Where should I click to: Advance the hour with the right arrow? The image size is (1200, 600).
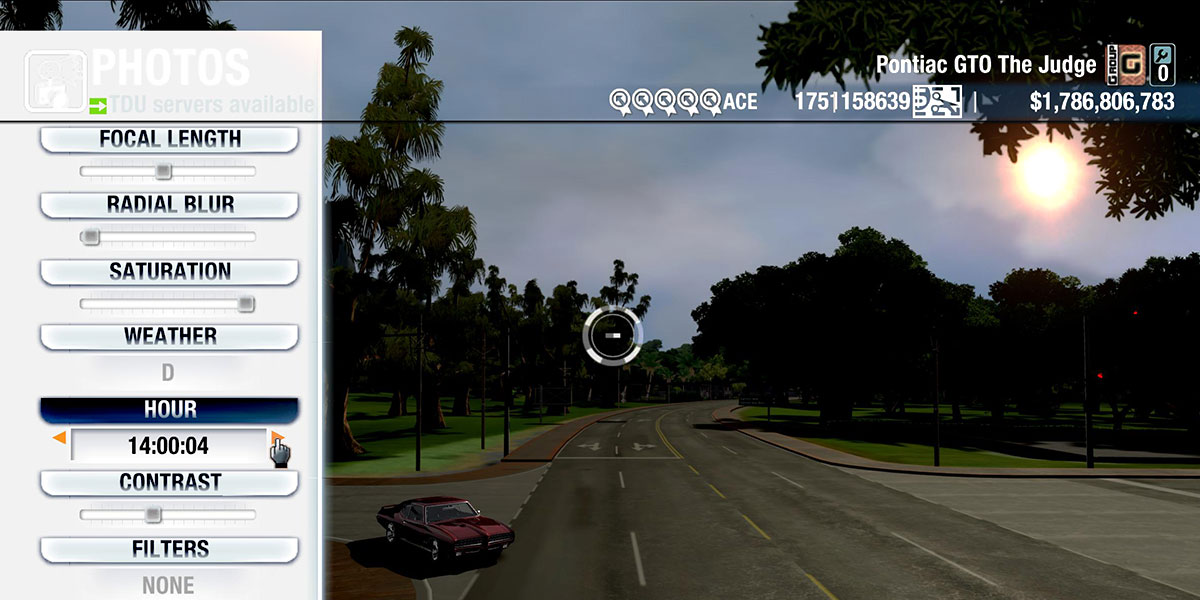pos(277,438)
